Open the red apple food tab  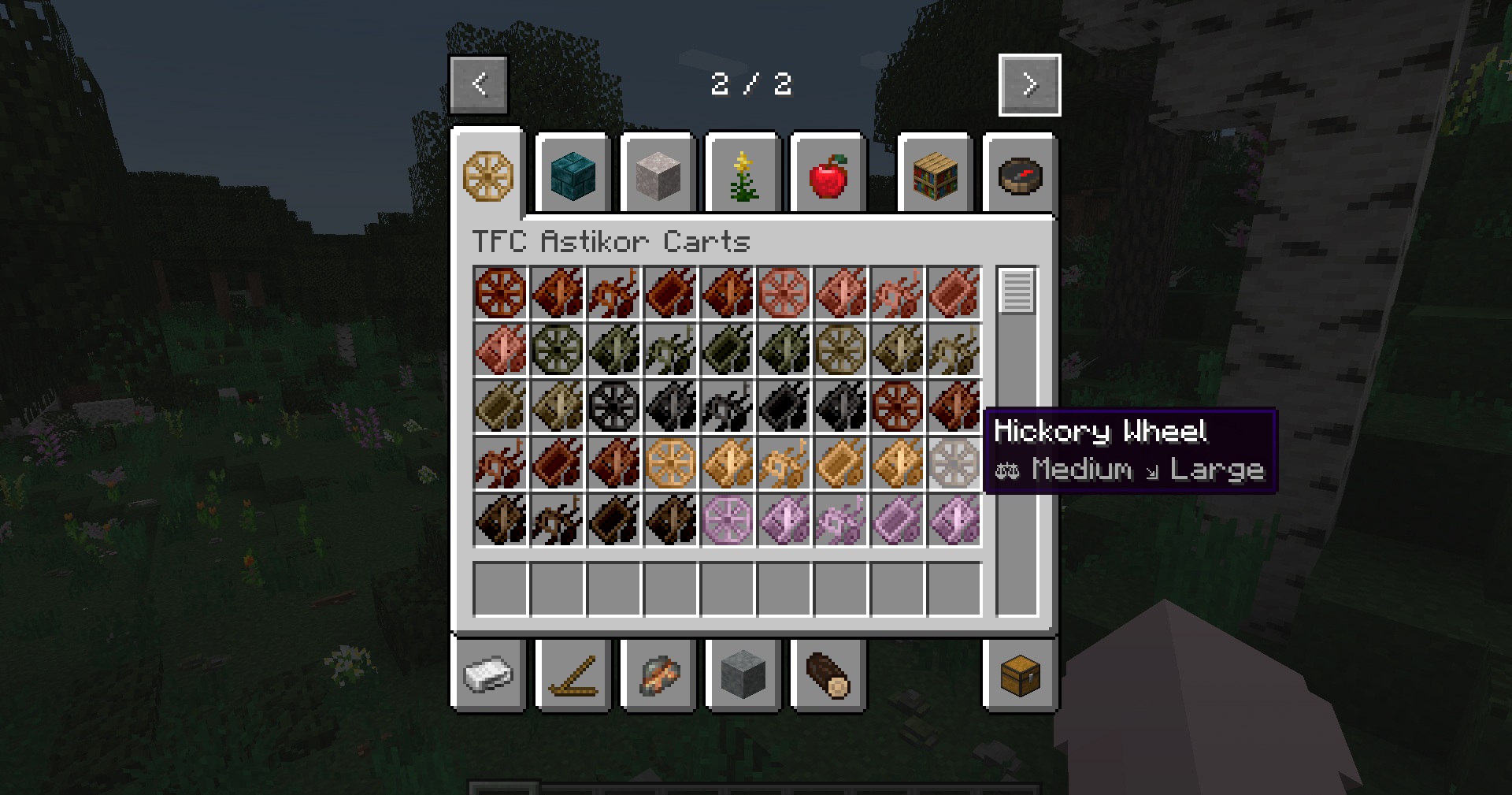click(828, 175)
